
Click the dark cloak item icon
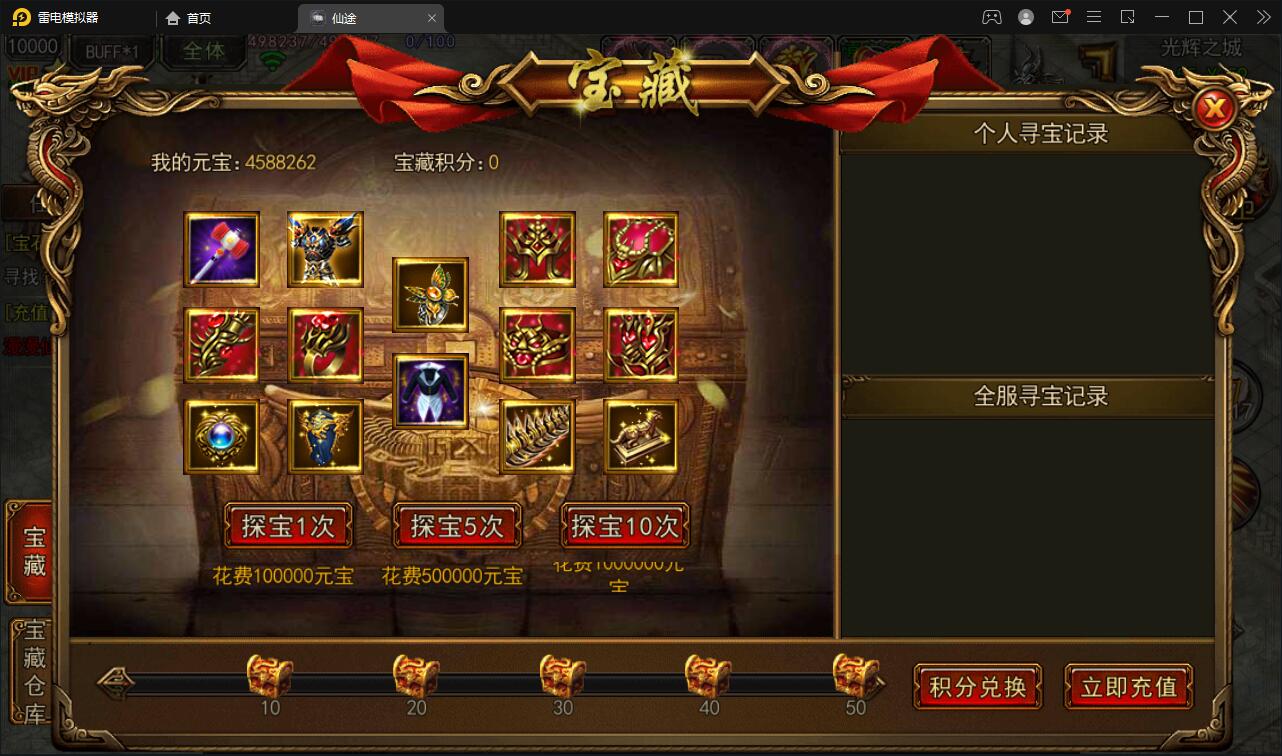pos(429,390)
